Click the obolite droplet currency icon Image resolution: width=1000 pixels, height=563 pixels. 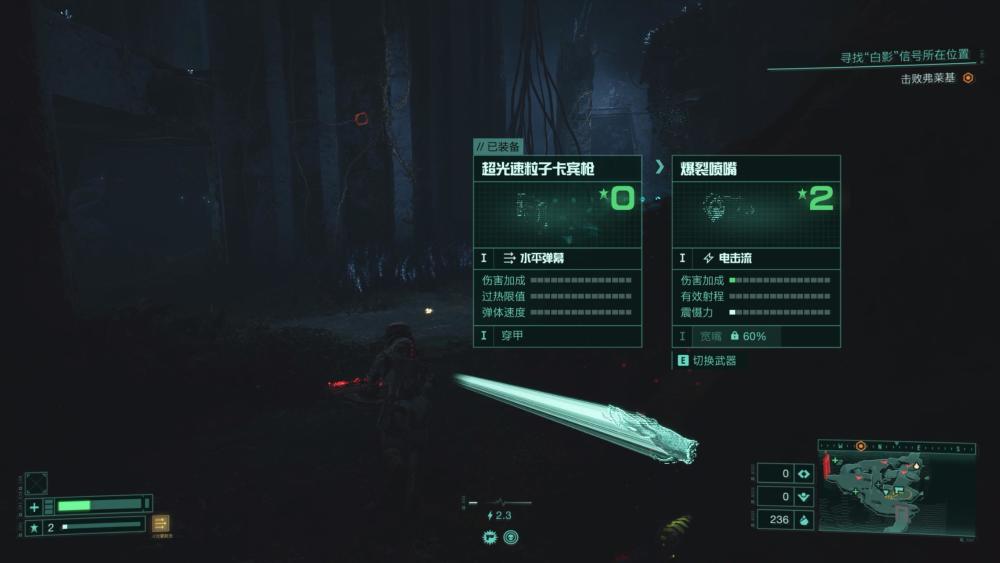[805, 519]
